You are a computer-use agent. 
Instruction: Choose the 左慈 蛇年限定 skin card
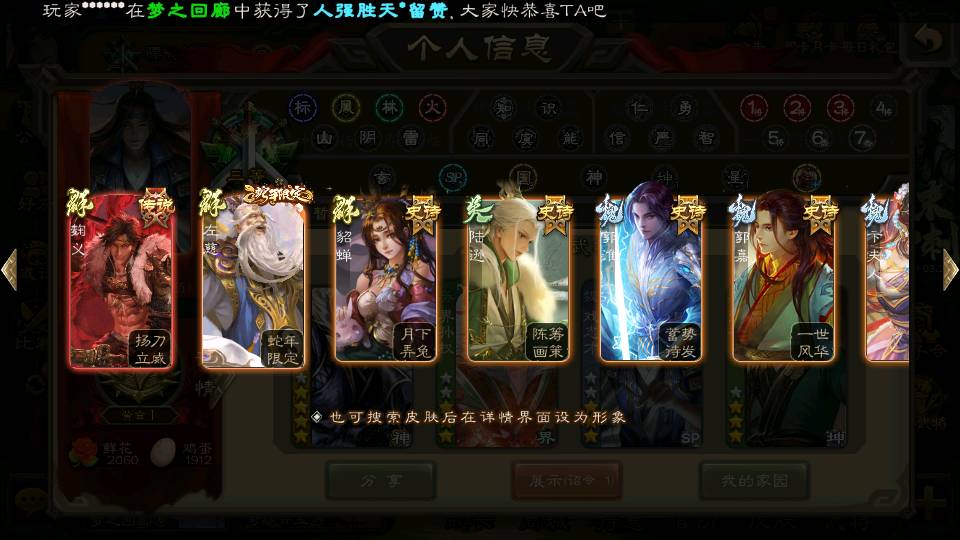pos(254,280)
